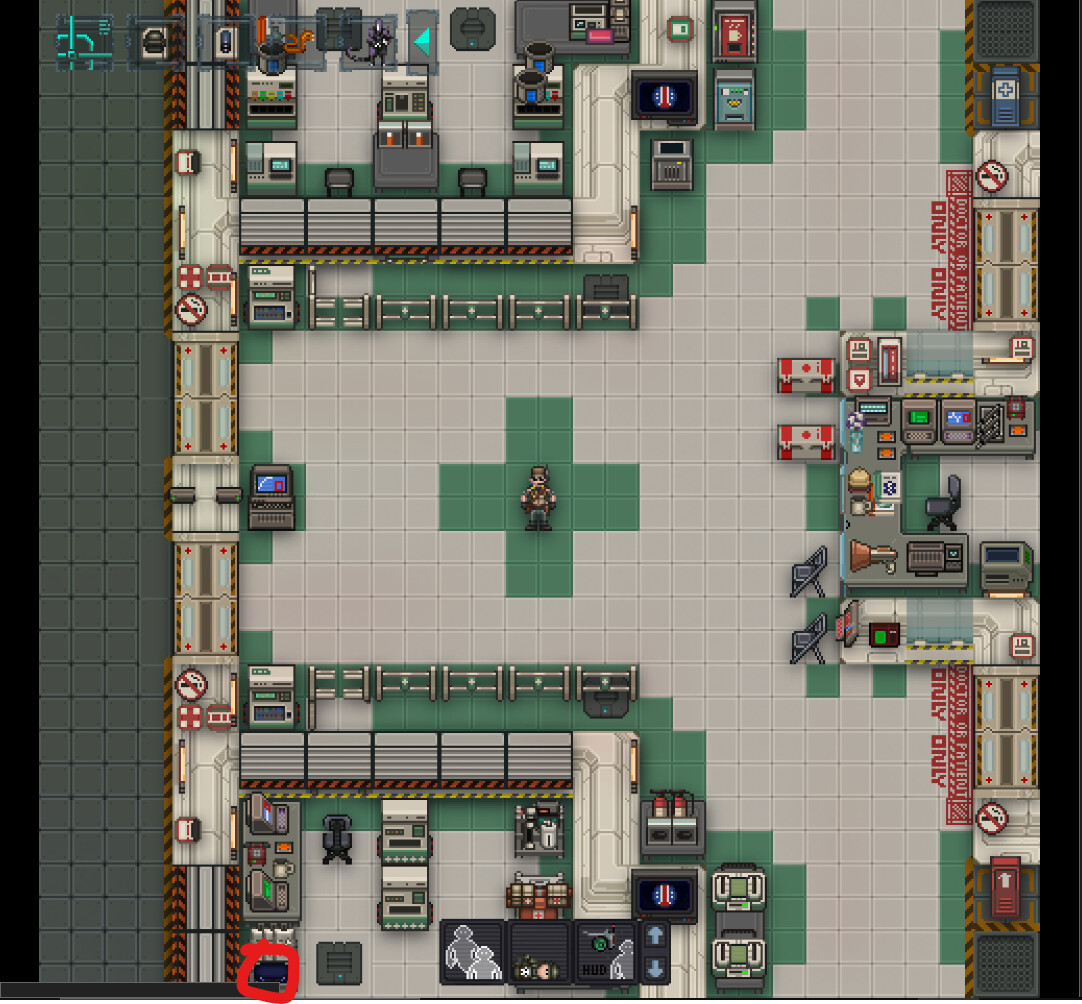Collapse action buttons with the cyan arrow
The width and height of the screenshot is (1082, 1004).
[x=422, y=42]
